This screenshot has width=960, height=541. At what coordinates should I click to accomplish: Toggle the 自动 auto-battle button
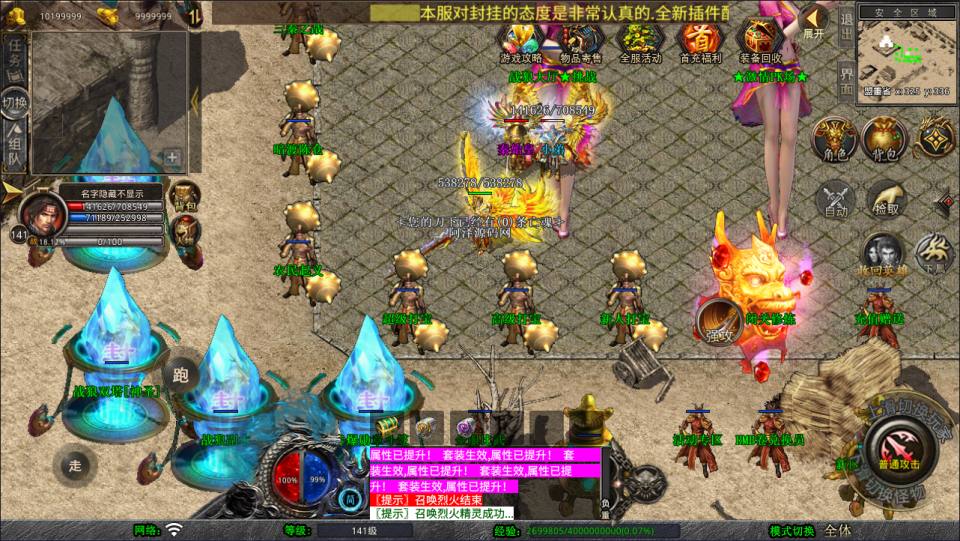coord(836,200)
